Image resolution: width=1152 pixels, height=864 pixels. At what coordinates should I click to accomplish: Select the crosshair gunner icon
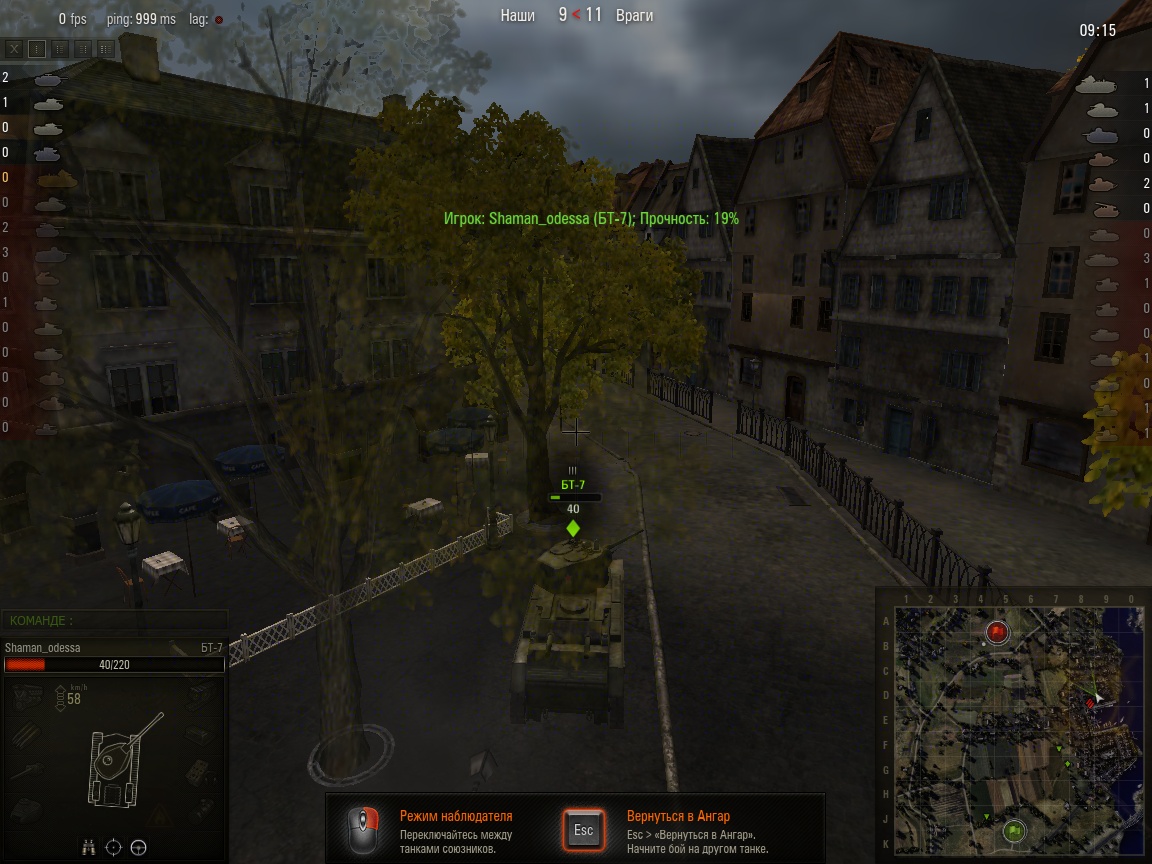114,847
